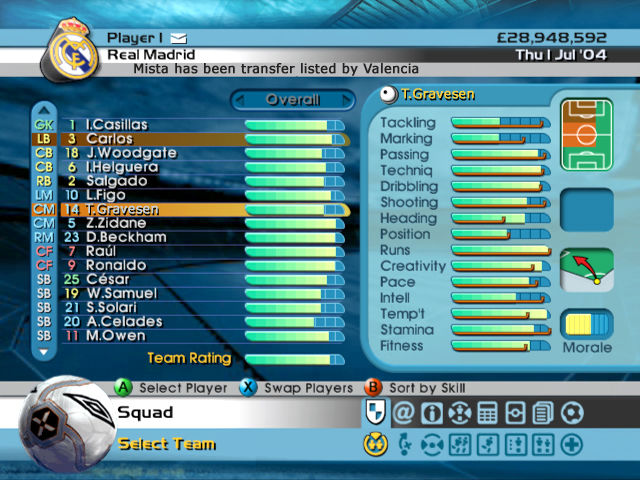The image size is (640, 480).
Task: Click the left arrow beside Overall
Action: tap(239, 100)
